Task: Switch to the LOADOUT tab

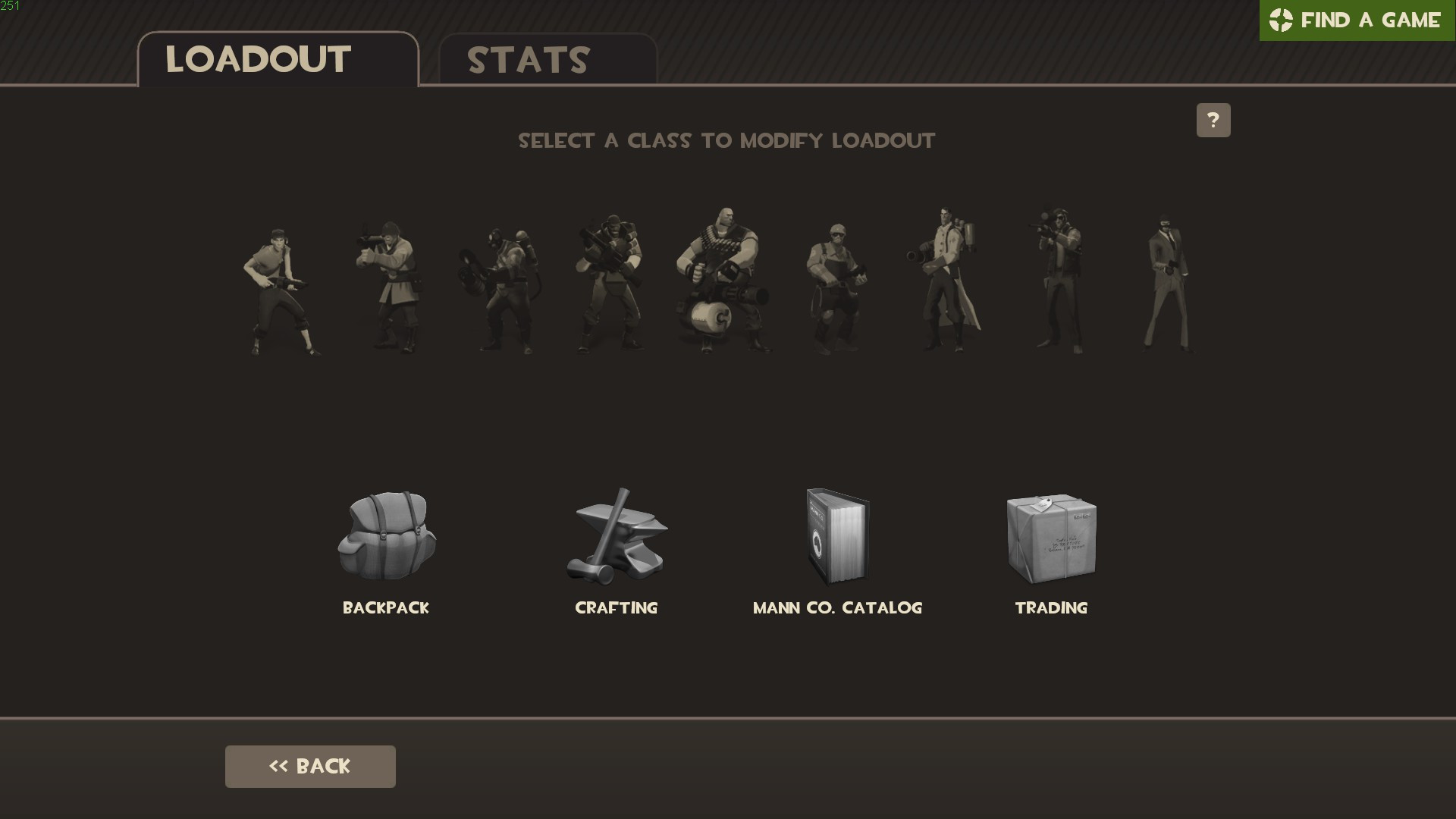Action: tap(258, 61)
